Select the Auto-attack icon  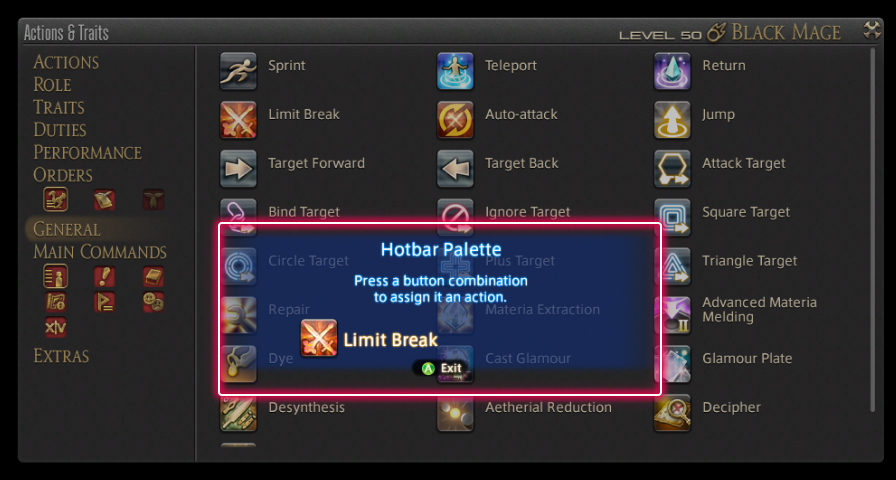click(x=455, y=120)
